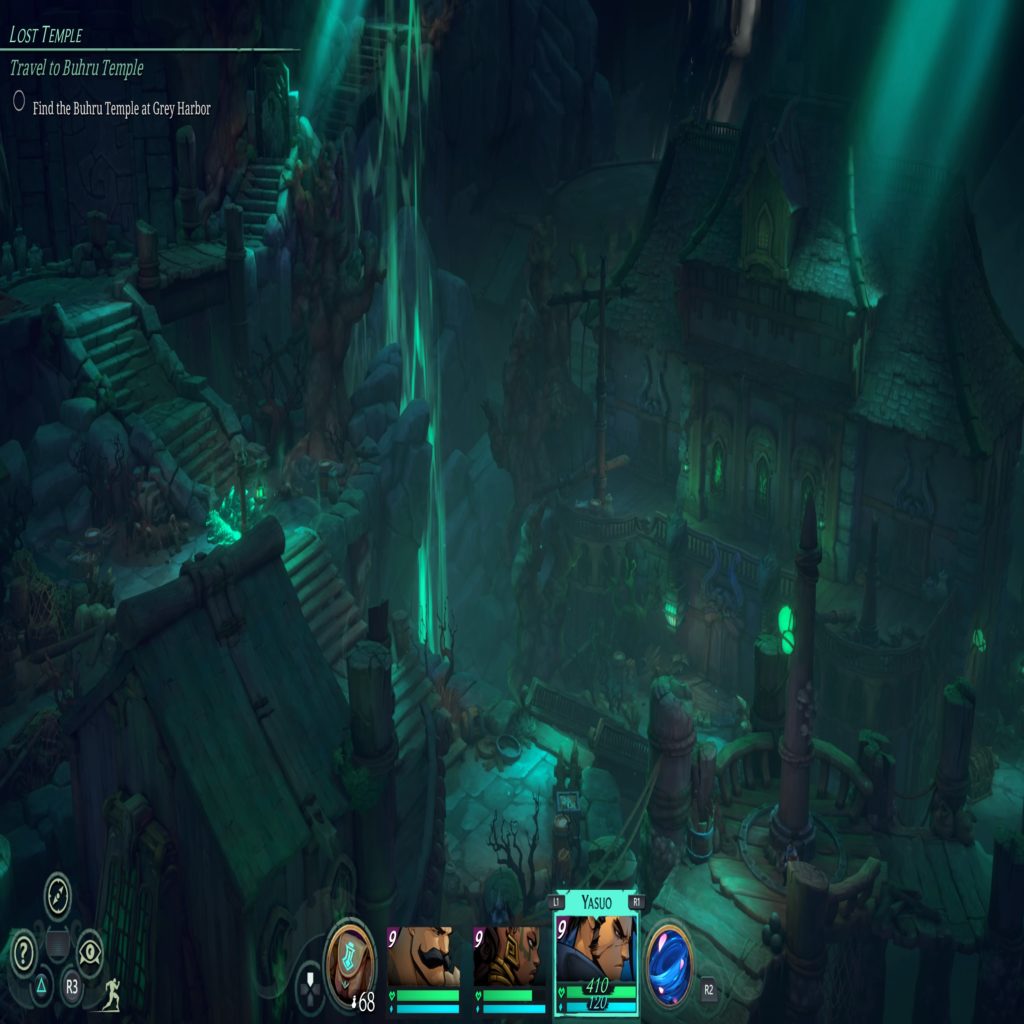Toggle the eye vision icon
This screenshot has height=1024, width=1024.
(90, 950)
